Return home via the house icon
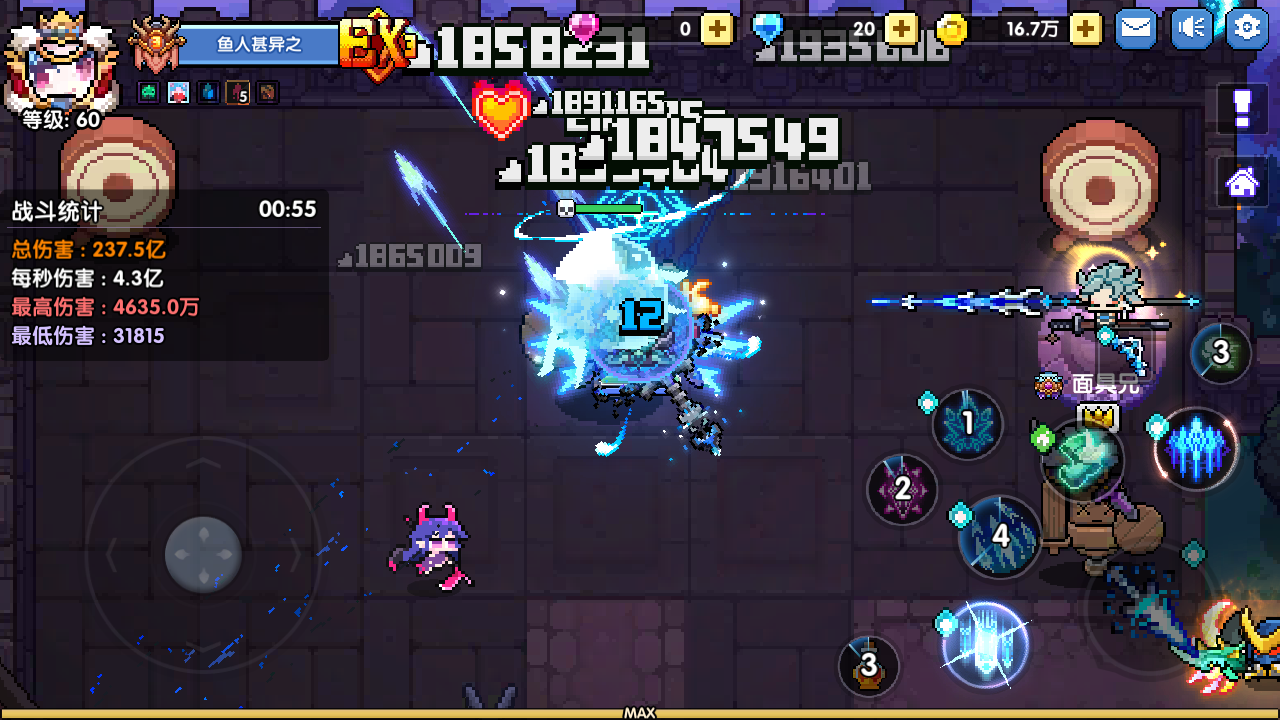 pos(1240,180)
